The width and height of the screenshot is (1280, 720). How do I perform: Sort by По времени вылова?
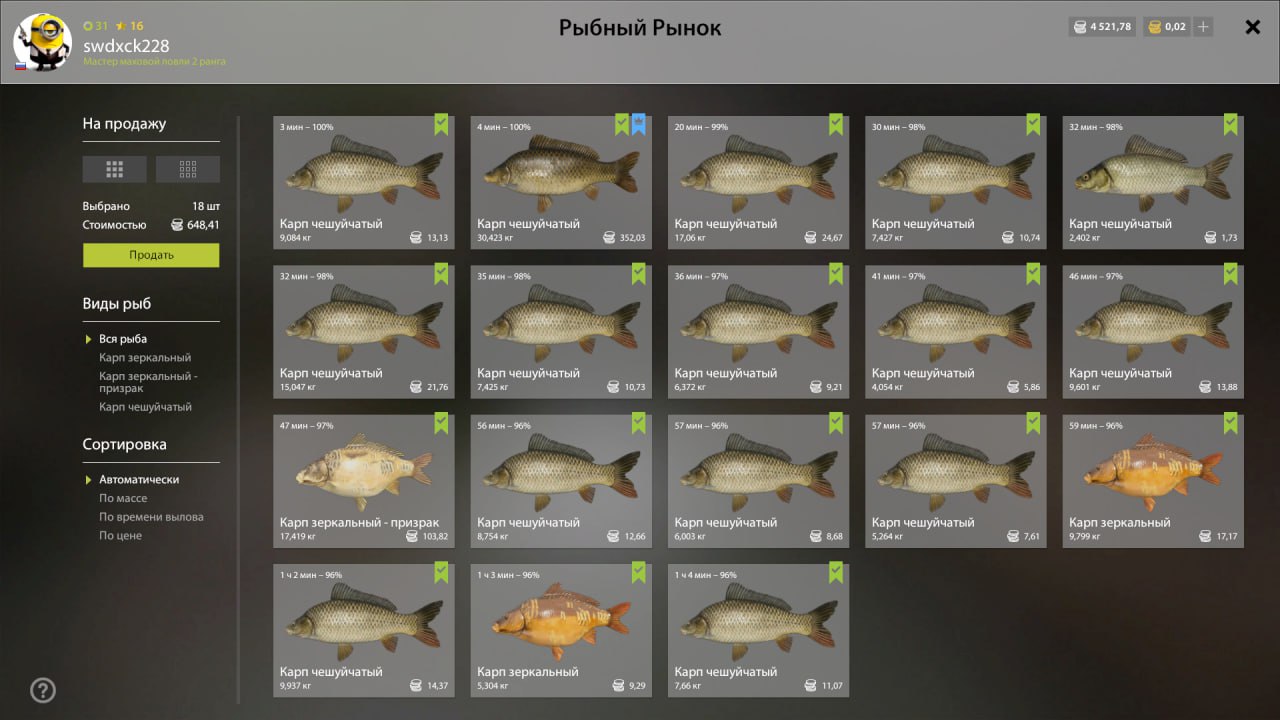click(x=151, y=517)
